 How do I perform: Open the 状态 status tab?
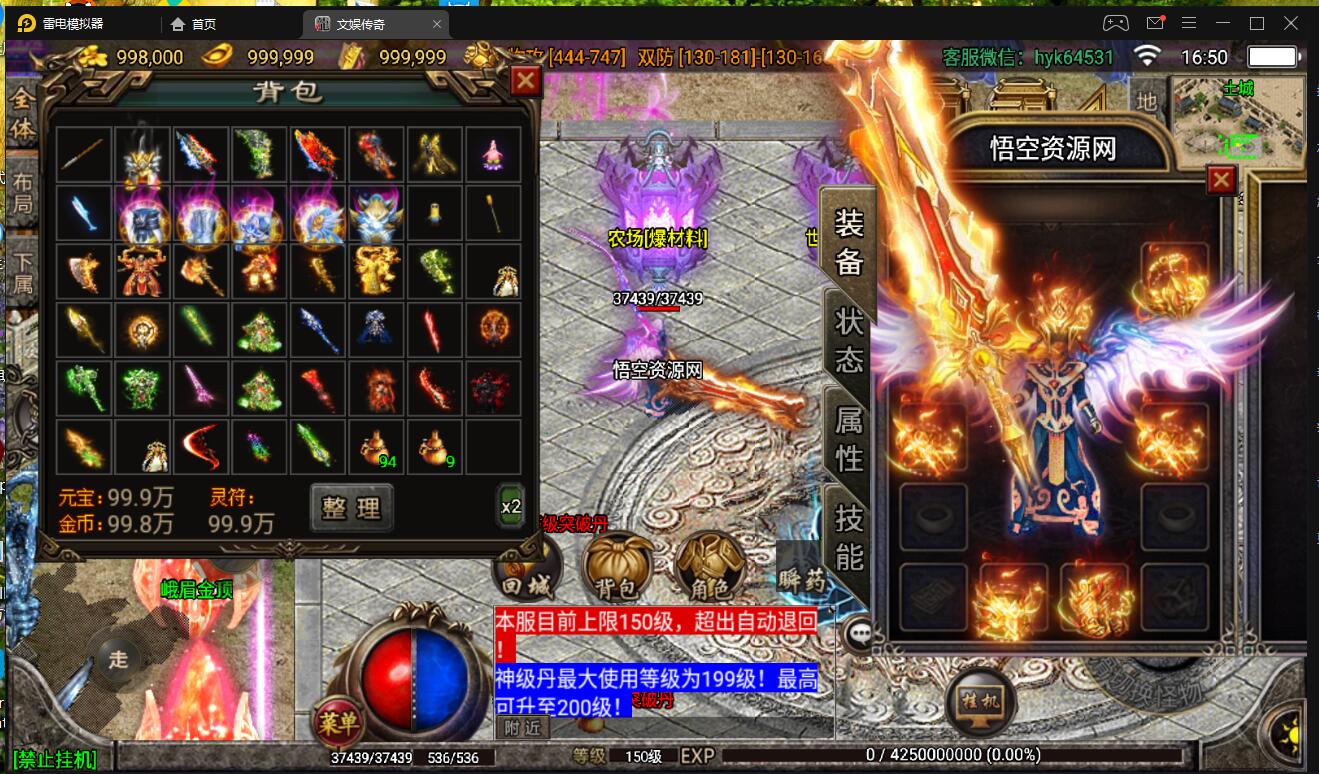tap(849, 340)
